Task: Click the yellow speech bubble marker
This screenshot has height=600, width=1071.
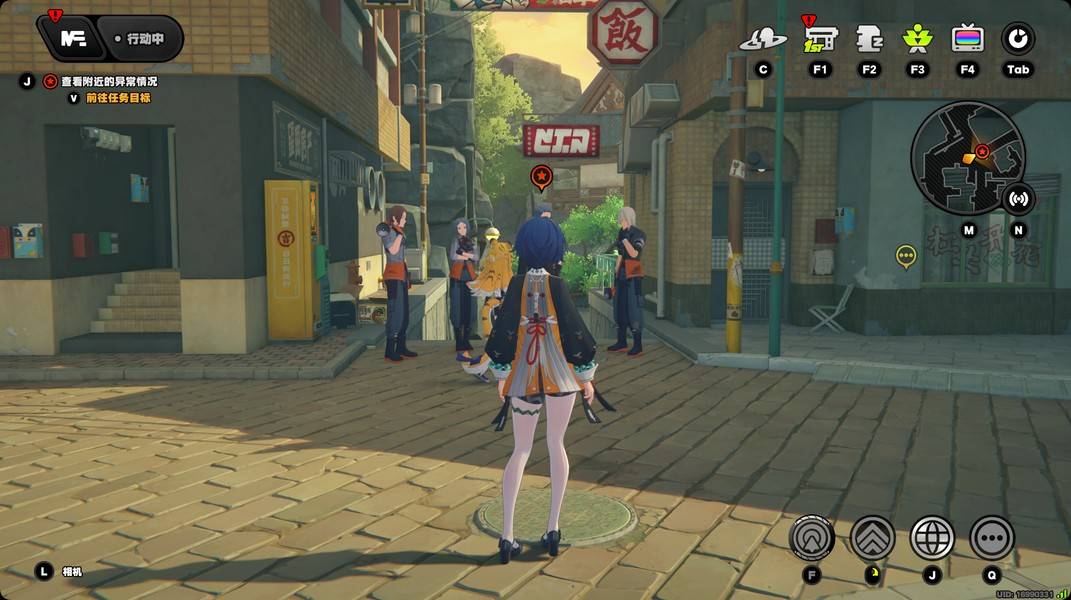Action: (906, 257)
